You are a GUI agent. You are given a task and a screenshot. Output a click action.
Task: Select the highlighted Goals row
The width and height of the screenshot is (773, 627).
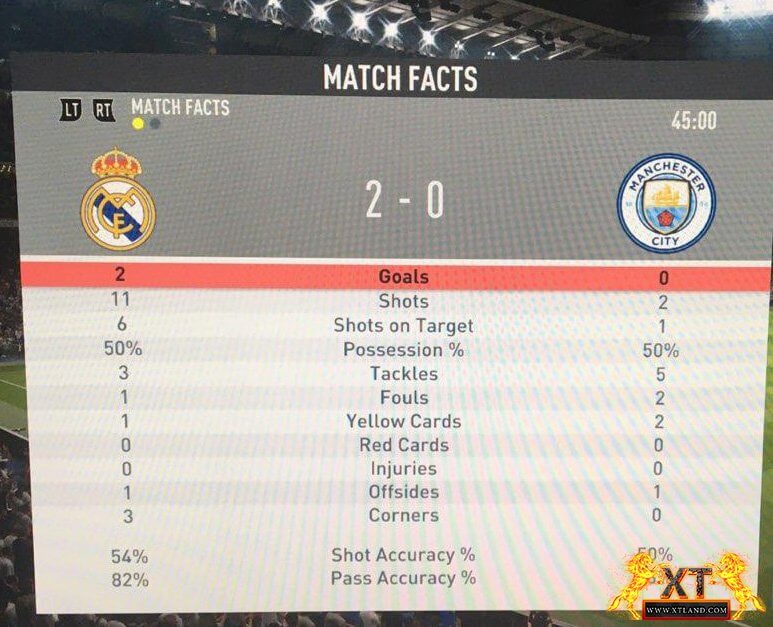403,277
